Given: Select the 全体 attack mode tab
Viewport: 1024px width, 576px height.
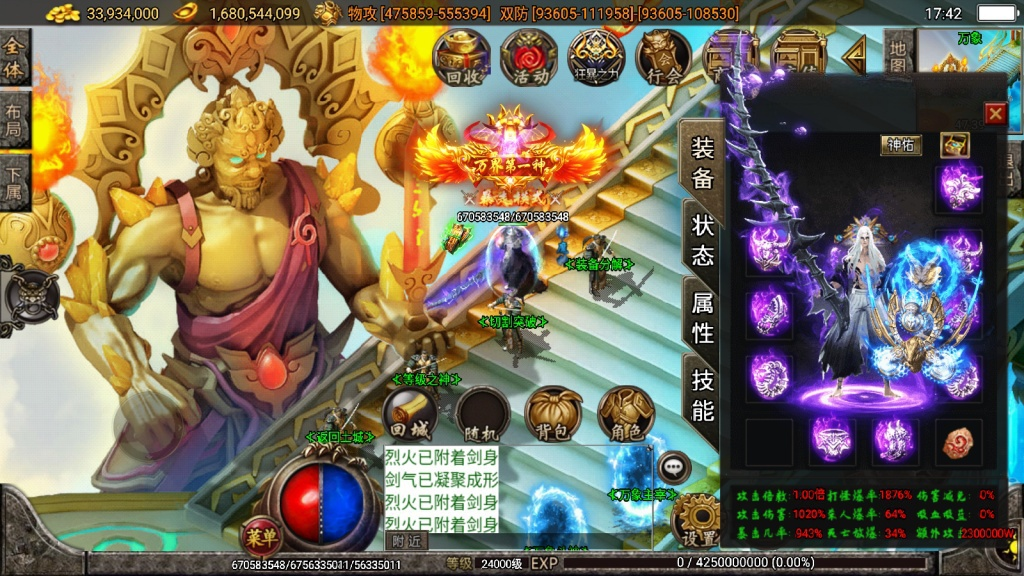Looking at the screenshot, I should [14, 58].
